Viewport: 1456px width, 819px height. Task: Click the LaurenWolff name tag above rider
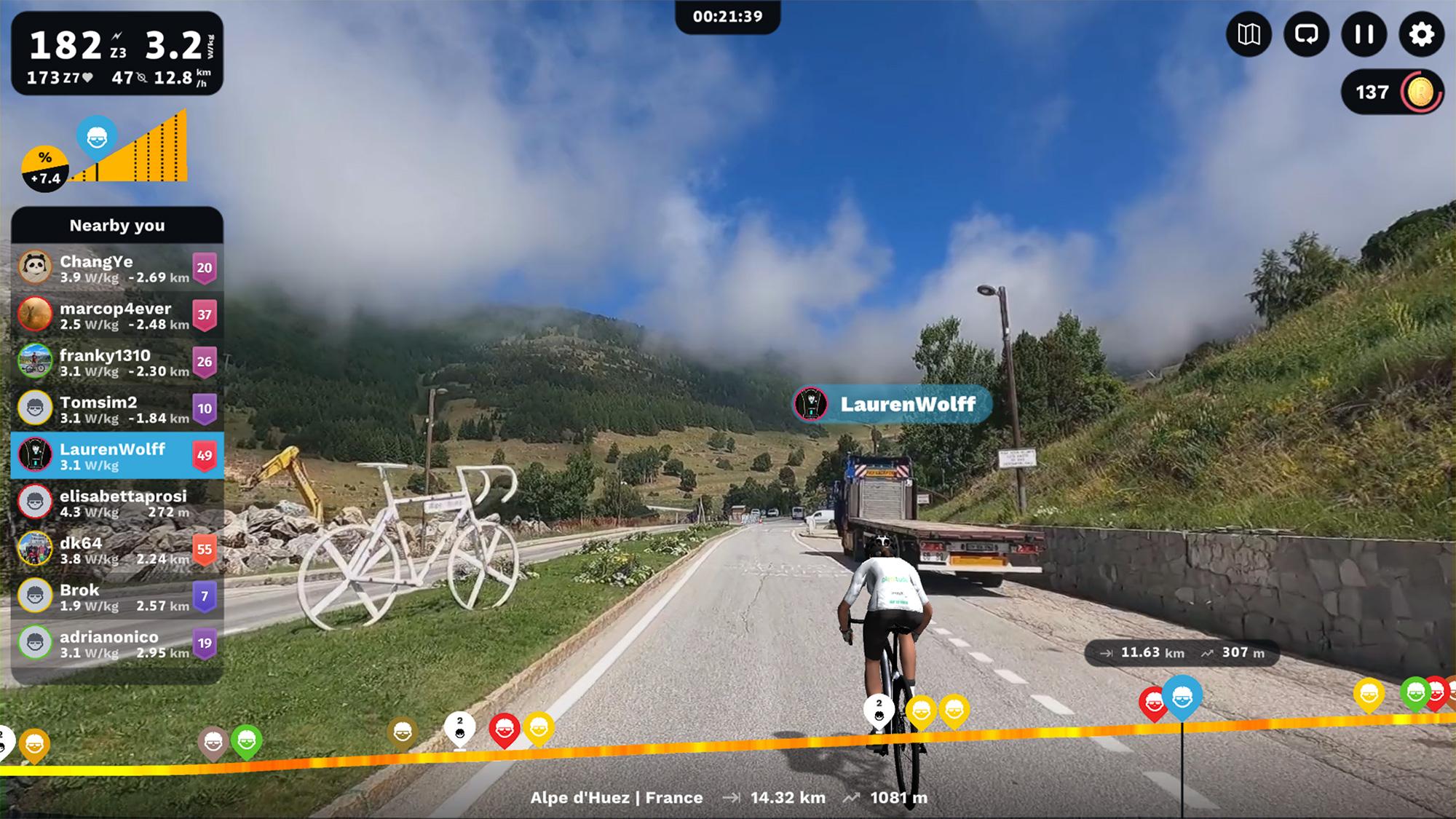[x=893, y=404]
